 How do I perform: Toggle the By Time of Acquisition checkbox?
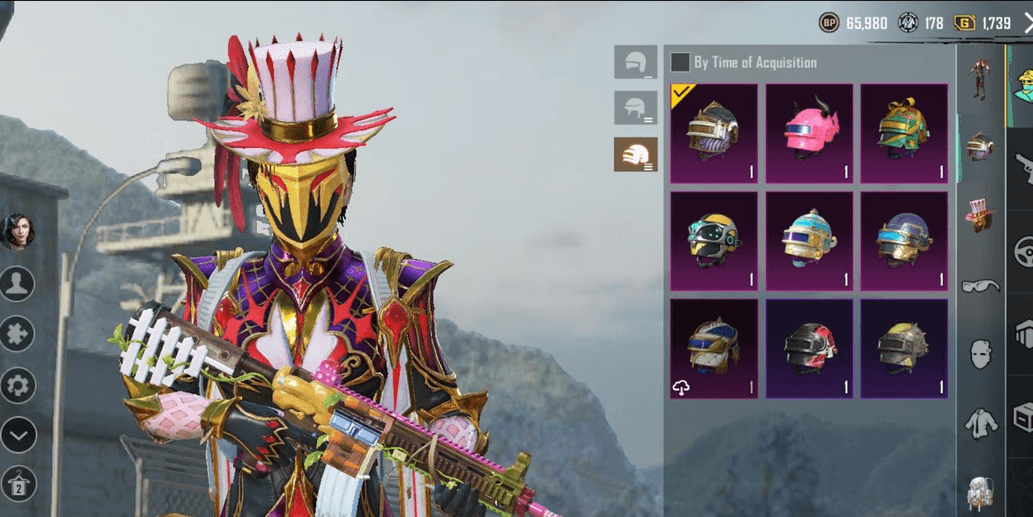point(680,62)
